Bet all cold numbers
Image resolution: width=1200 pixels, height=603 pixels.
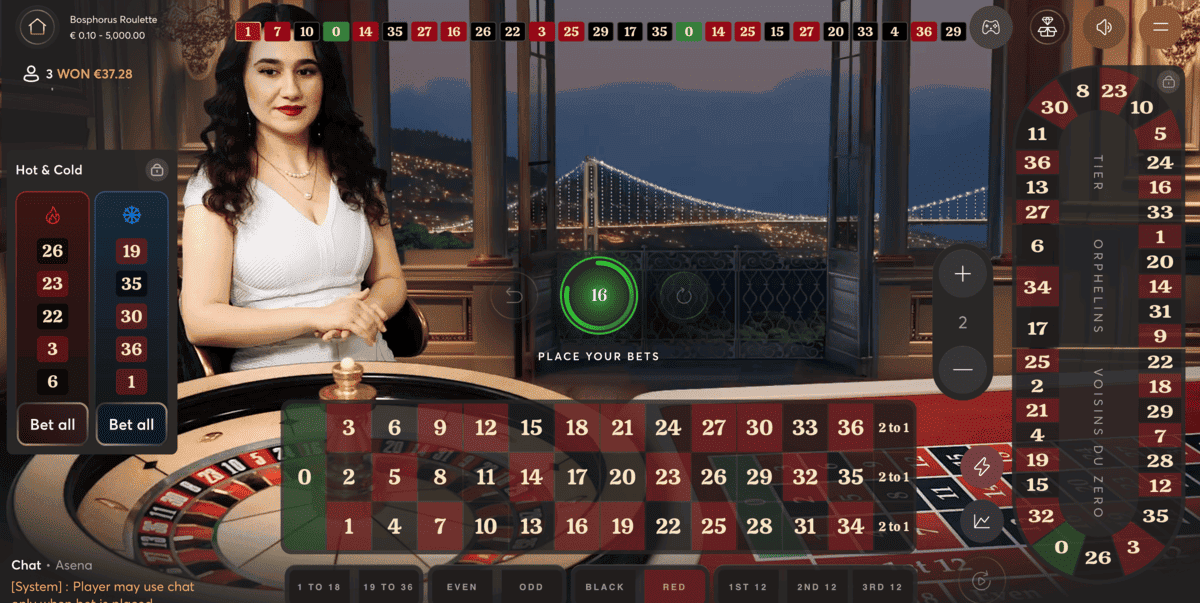point(131,424)
